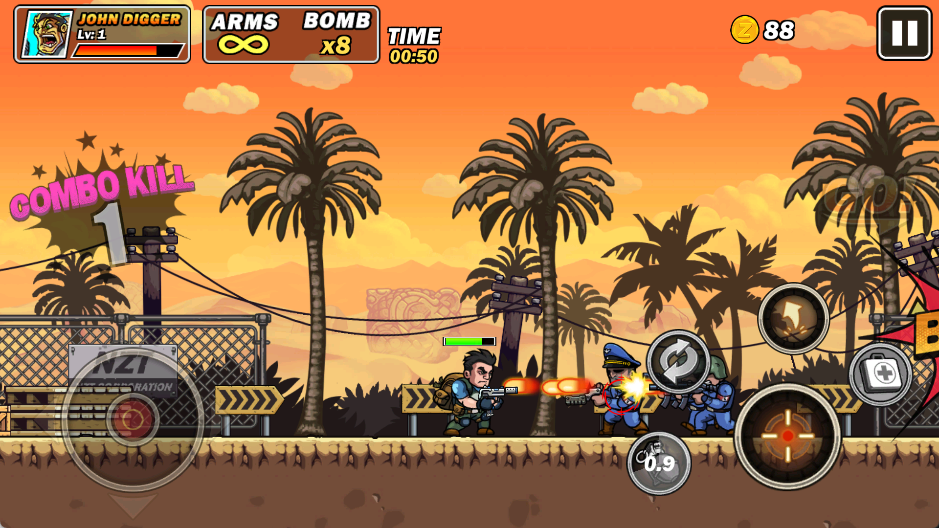Tap the crosshair fire button

(x=787, y=436)
